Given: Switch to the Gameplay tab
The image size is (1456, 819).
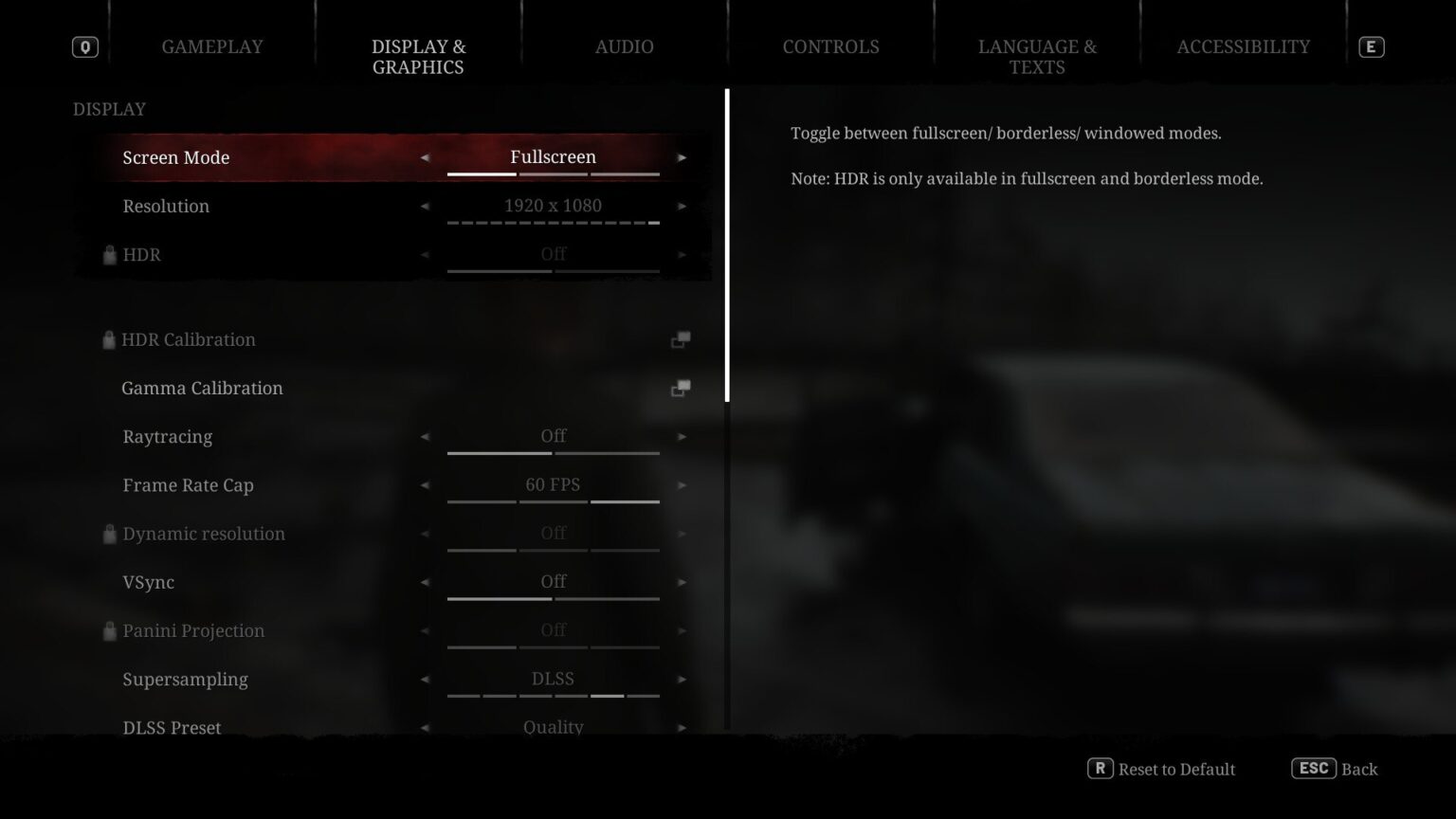Looking at the screenshot, I should pos(212,46).
